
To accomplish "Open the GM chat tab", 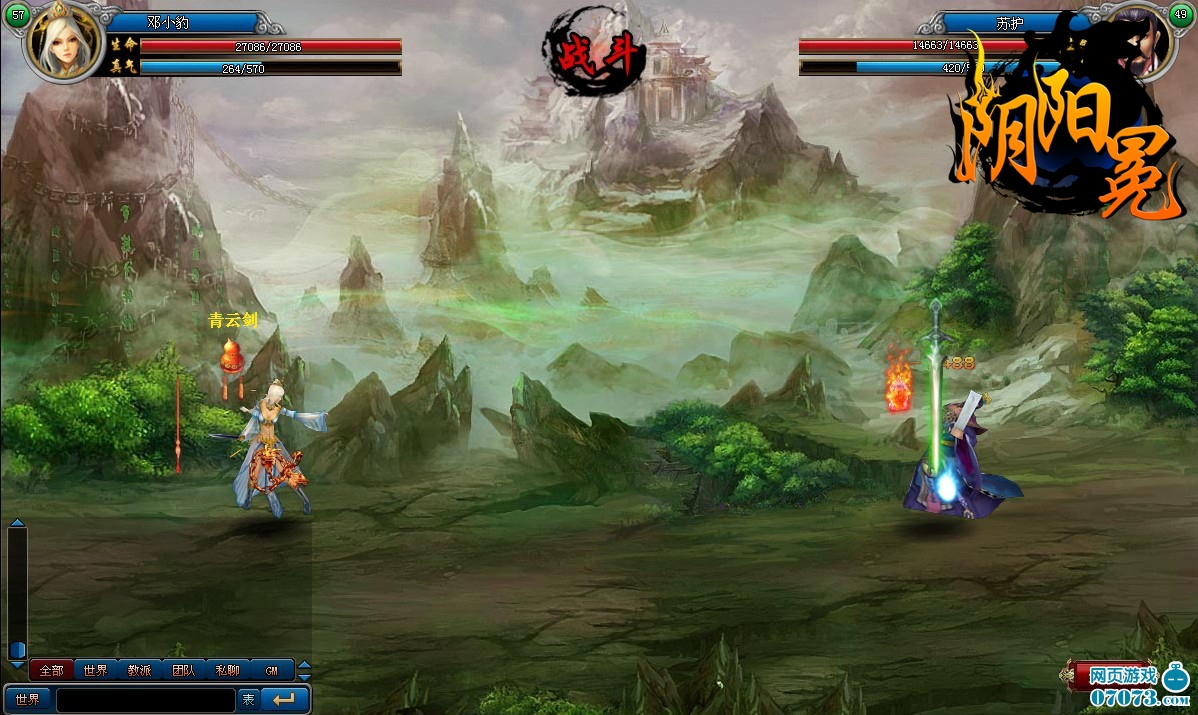I will coord(271,670).
